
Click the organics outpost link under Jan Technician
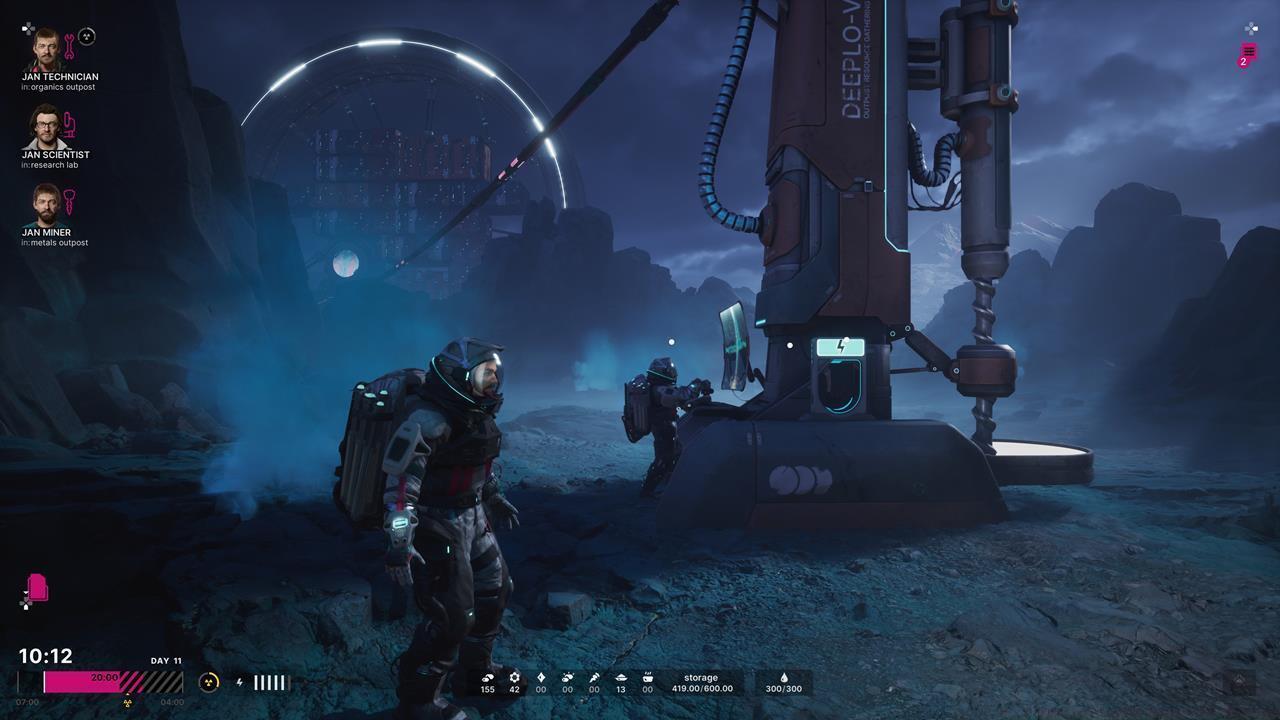pos(61,87)
